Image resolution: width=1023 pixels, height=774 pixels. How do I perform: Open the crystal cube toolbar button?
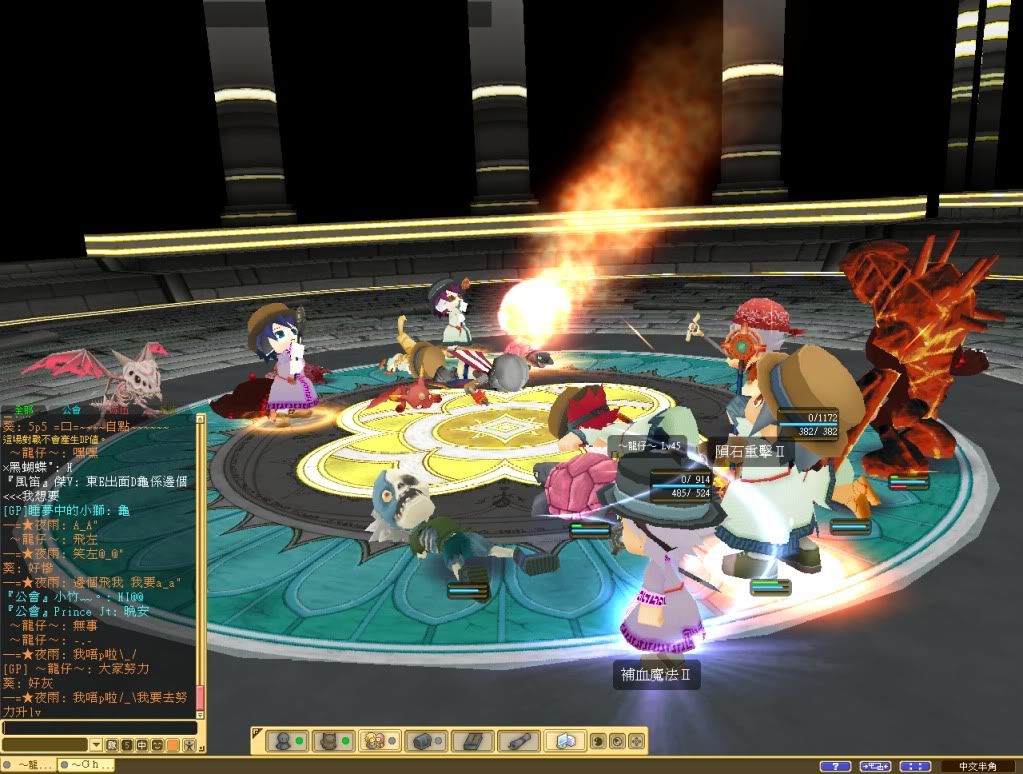565,741
